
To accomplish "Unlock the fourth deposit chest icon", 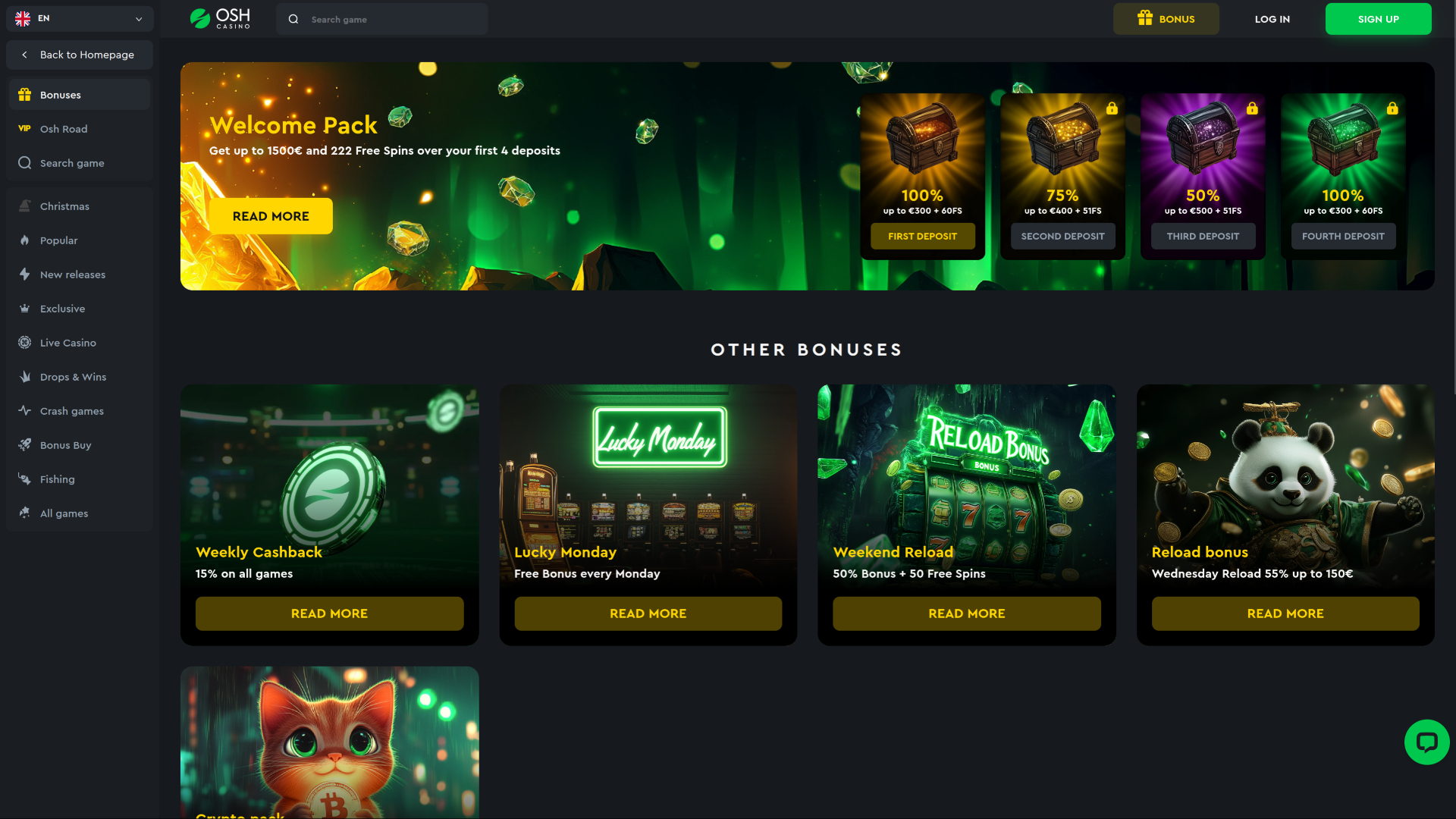I will [x=1393, y=108].
